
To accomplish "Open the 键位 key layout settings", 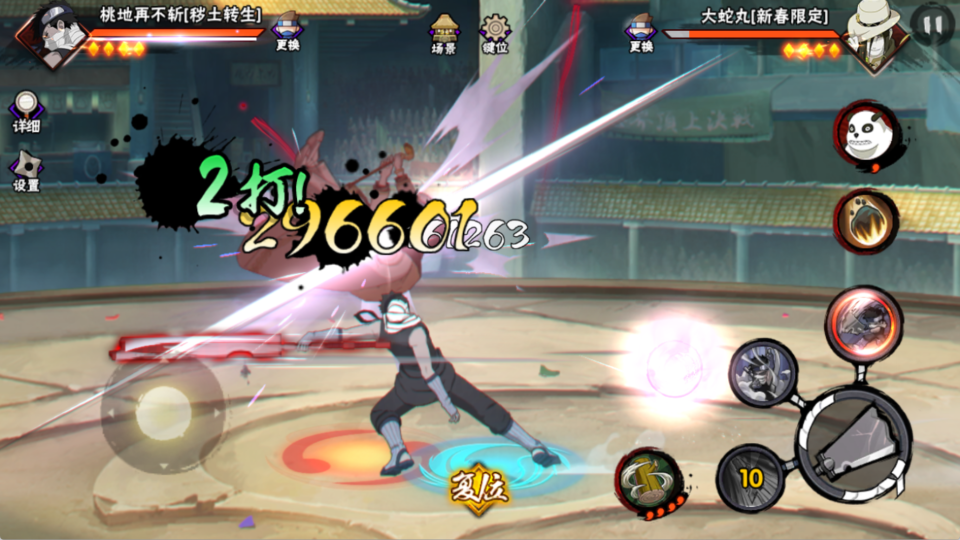I will (x=494, y=32).
